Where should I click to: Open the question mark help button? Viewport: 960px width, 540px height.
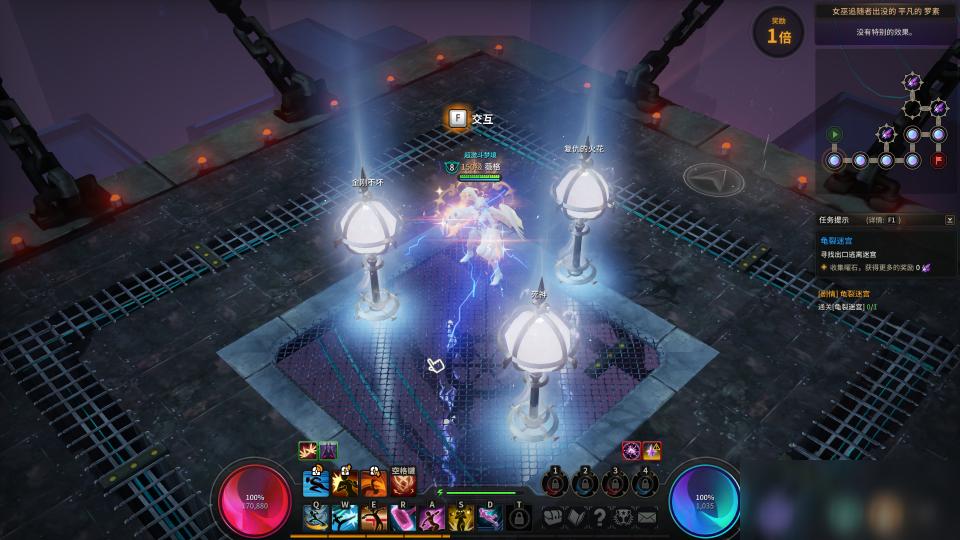pos(600,517)
